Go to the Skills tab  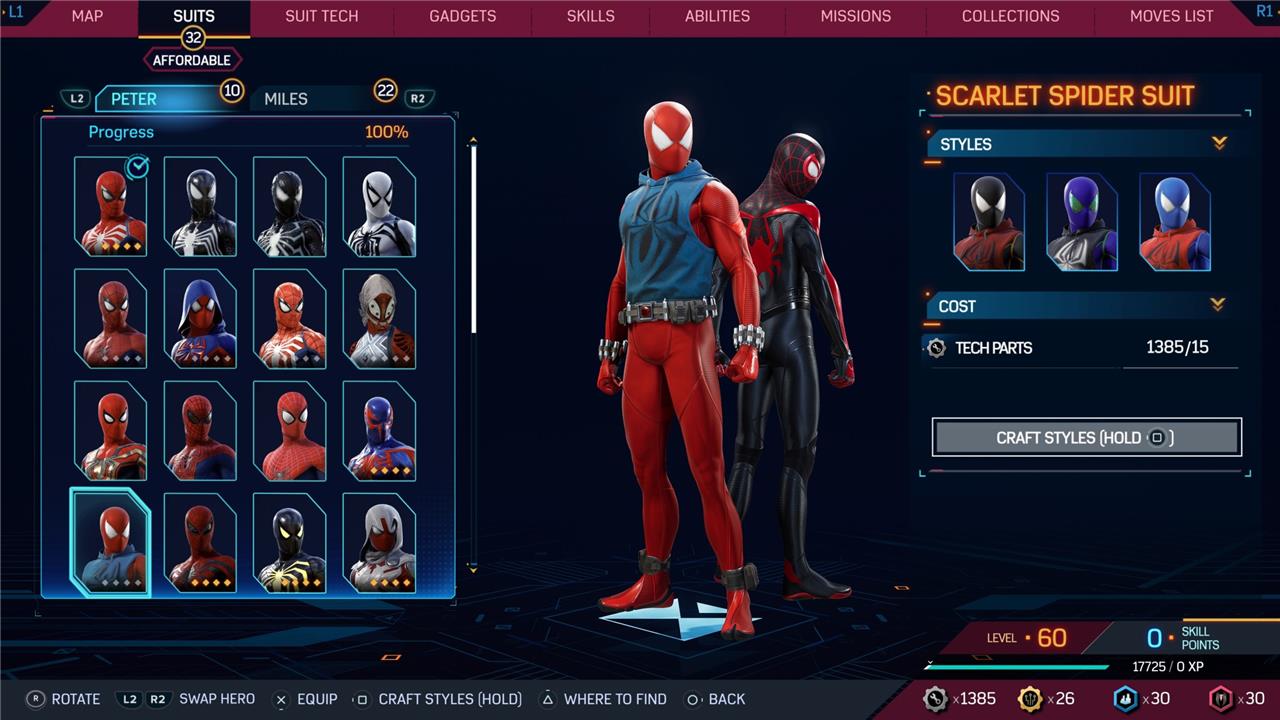[x=591, y=16]
